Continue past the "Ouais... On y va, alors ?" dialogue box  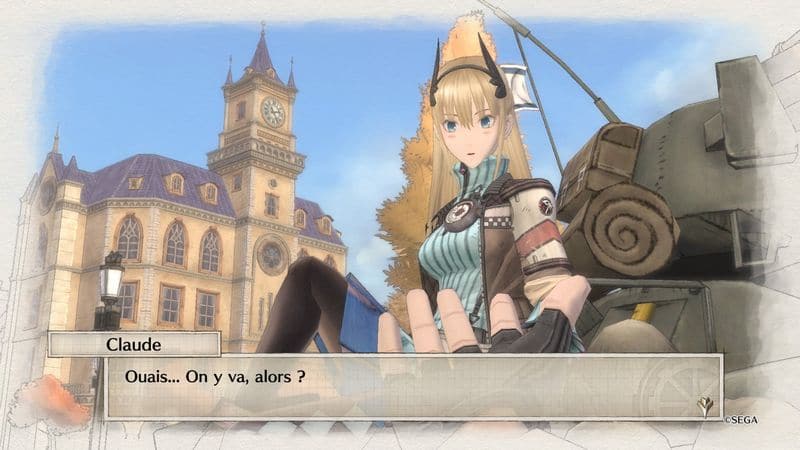point(413,386)
